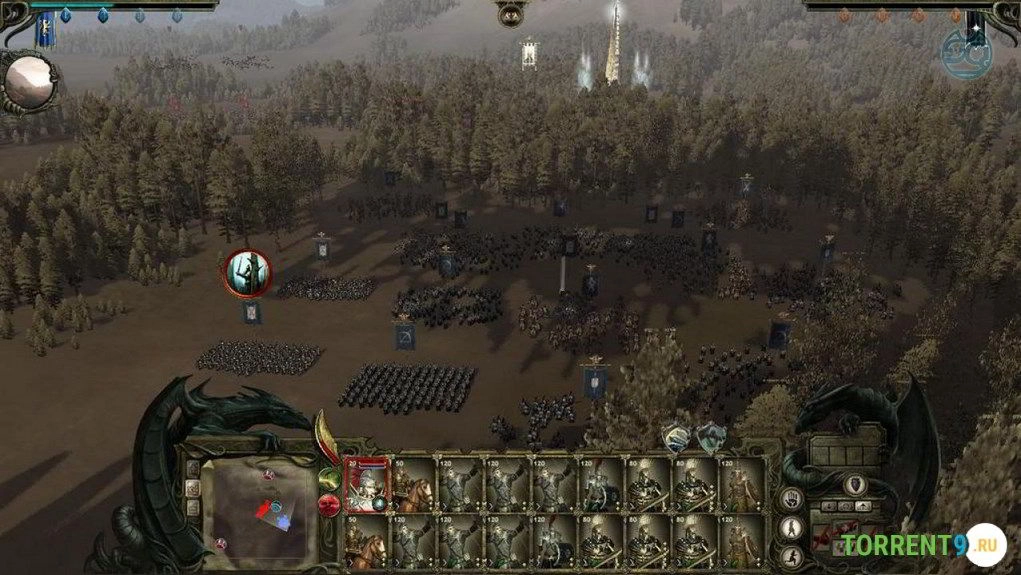Click the moon portrait in the corner
The image size is (1021, 575).
[27, 83]
